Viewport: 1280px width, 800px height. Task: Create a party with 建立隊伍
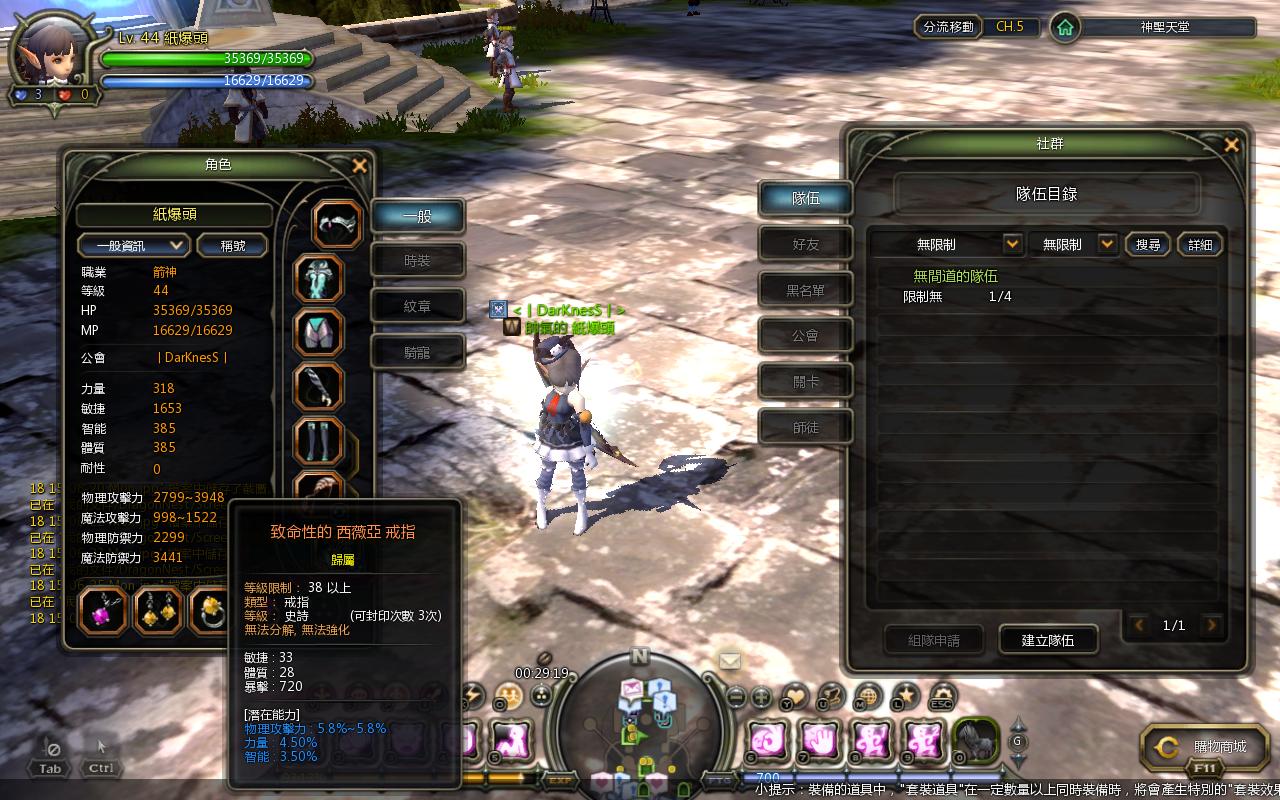click(1047, 640)
